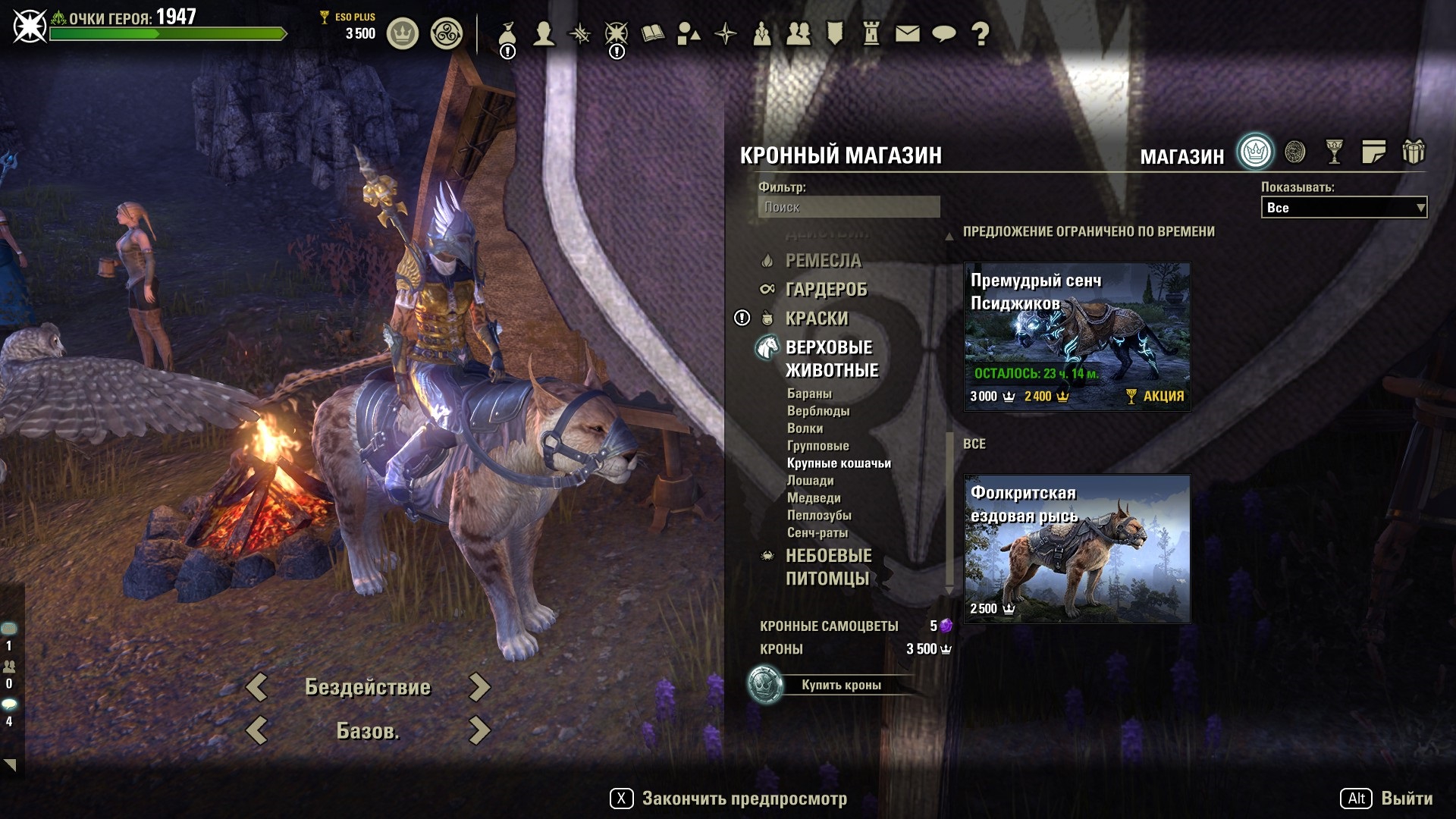The width and height of the screenshot is (1456, 819).
Task: Open the help question mark menu
Action: [980, 33]
